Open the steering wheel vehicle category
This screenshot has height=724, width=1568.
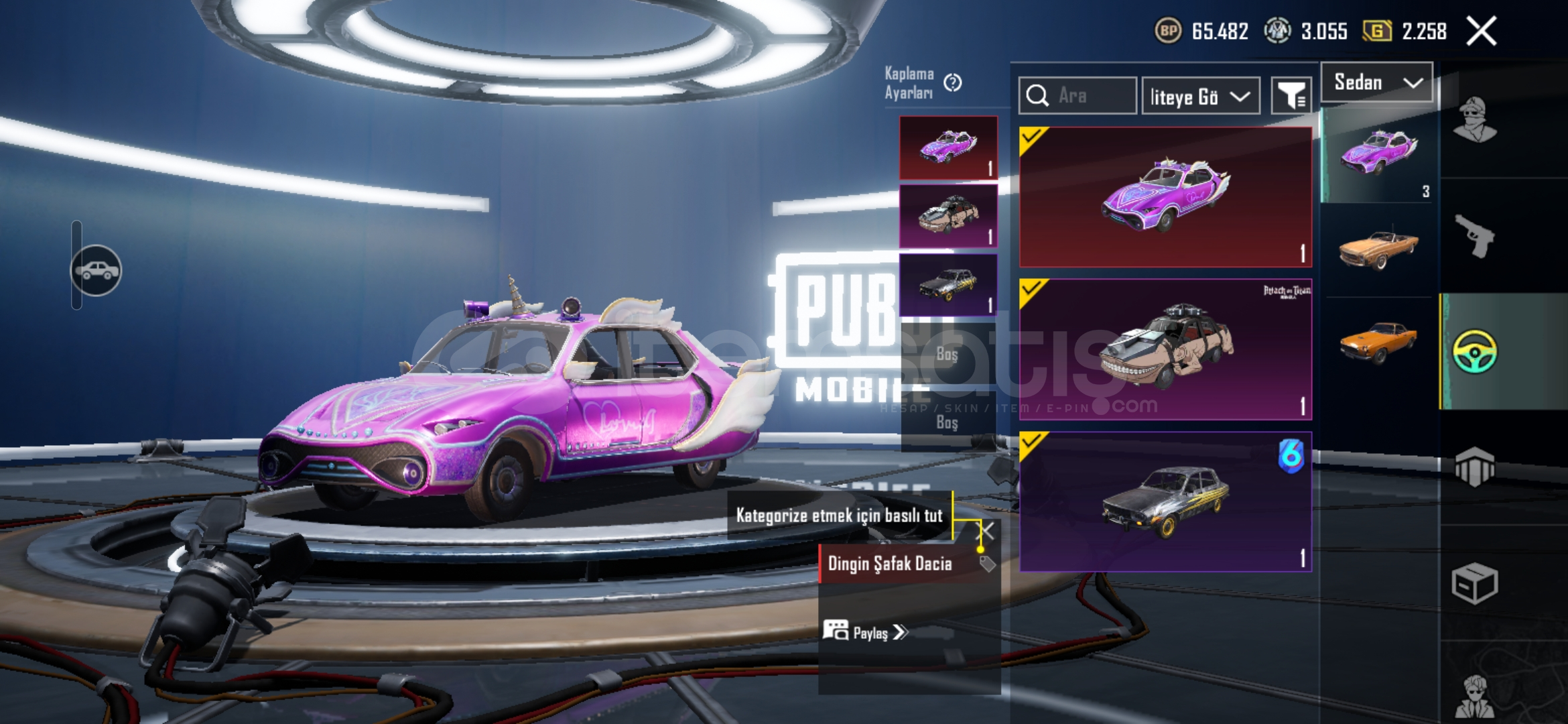pyautogui.click(x=1475, y=351)
